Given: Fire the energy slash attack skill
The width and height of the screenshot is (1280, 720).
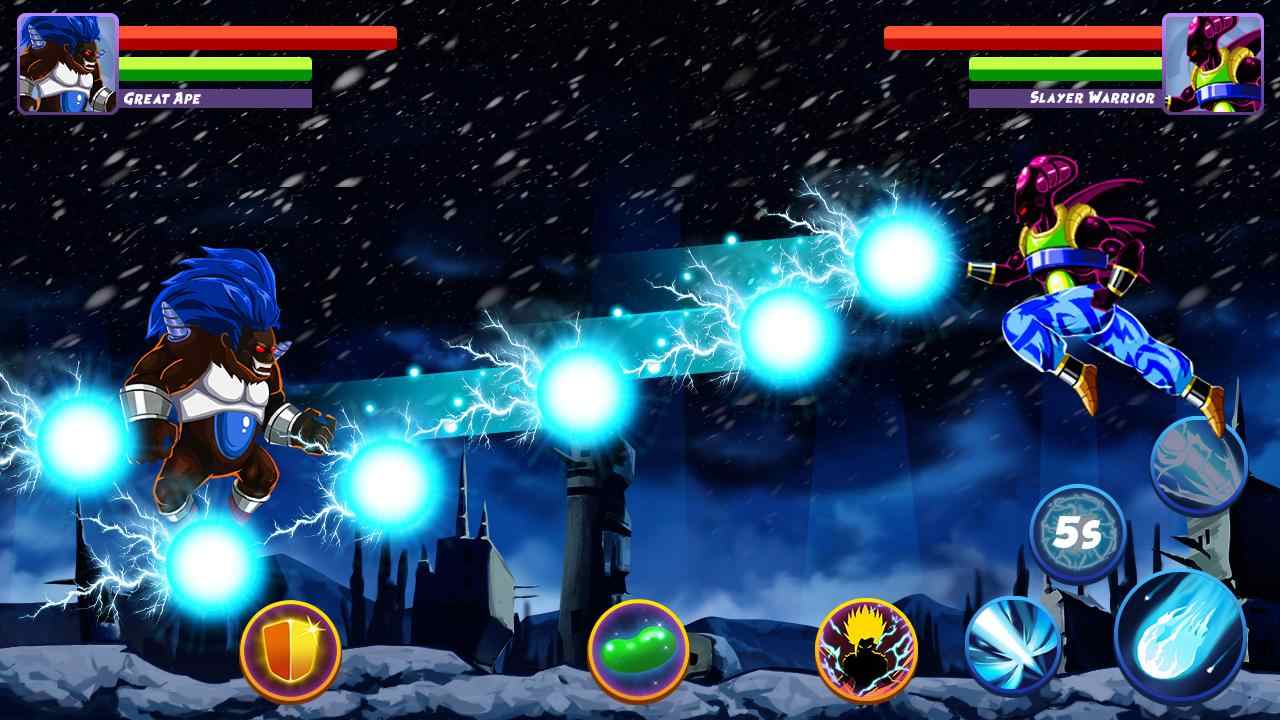Looking at the screenshot, I should pos(1012,643).
